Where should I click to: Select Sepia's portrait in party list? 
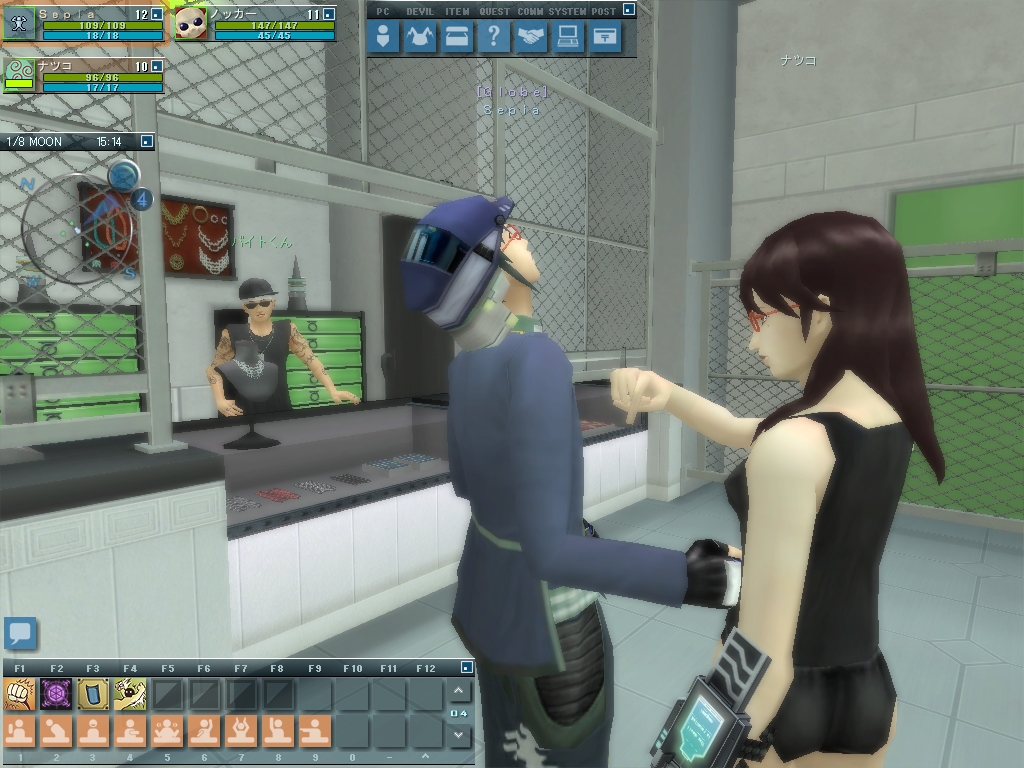[19, 24]
